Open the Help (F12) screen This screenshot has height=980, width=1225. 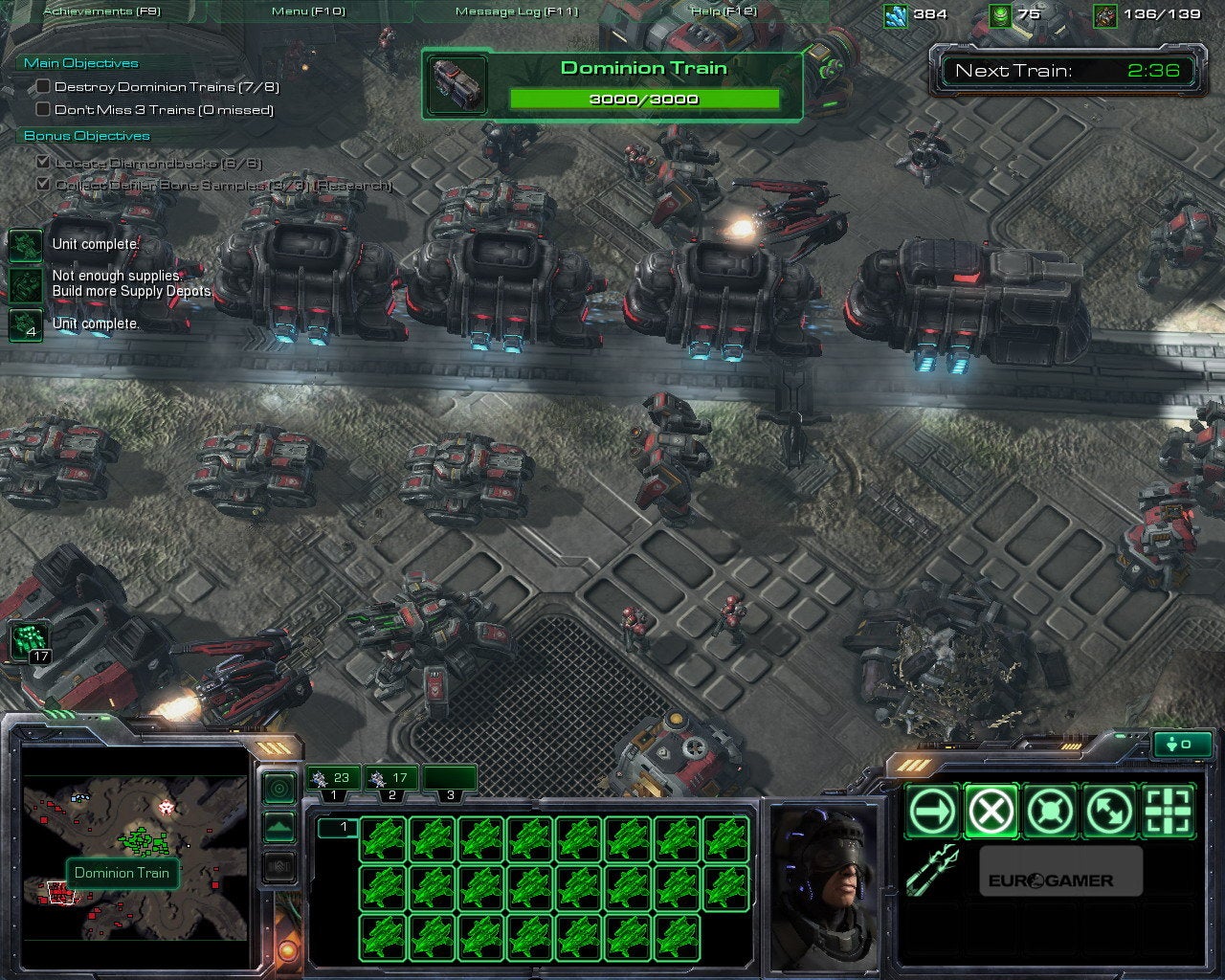point(724,11)
